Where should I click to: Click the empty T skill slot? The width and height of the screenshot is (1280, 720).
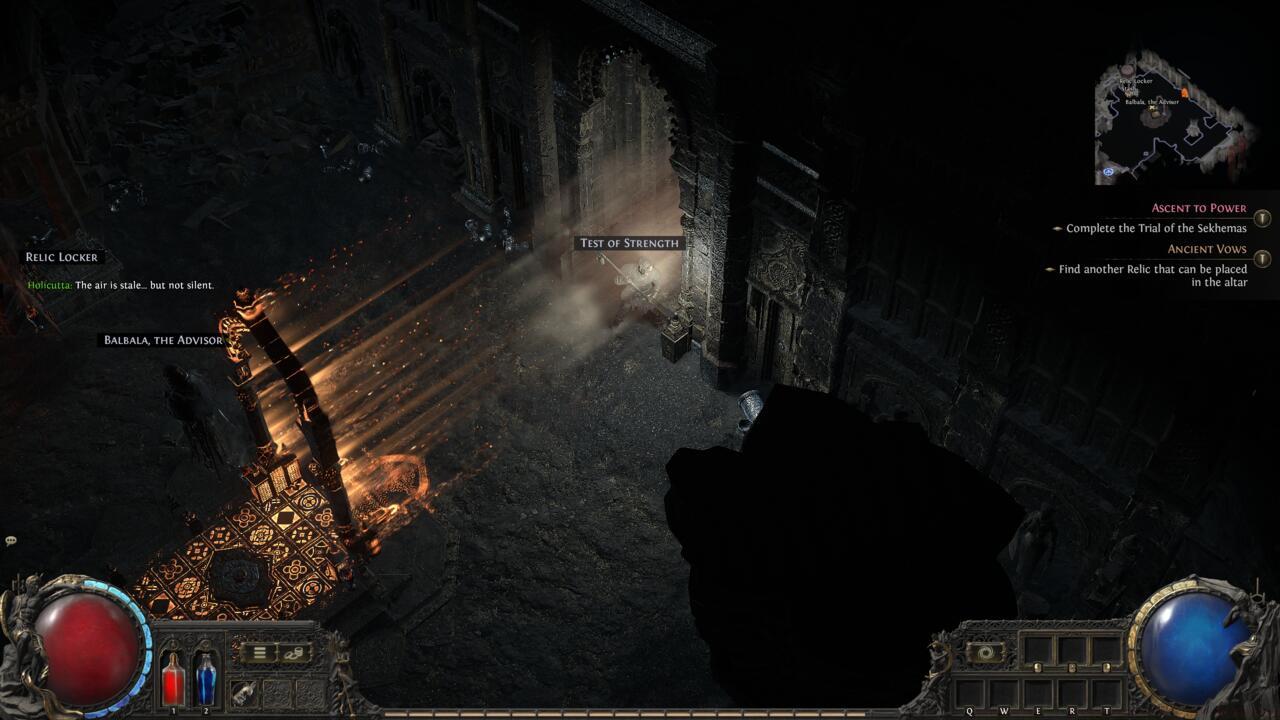(1108, 692)
